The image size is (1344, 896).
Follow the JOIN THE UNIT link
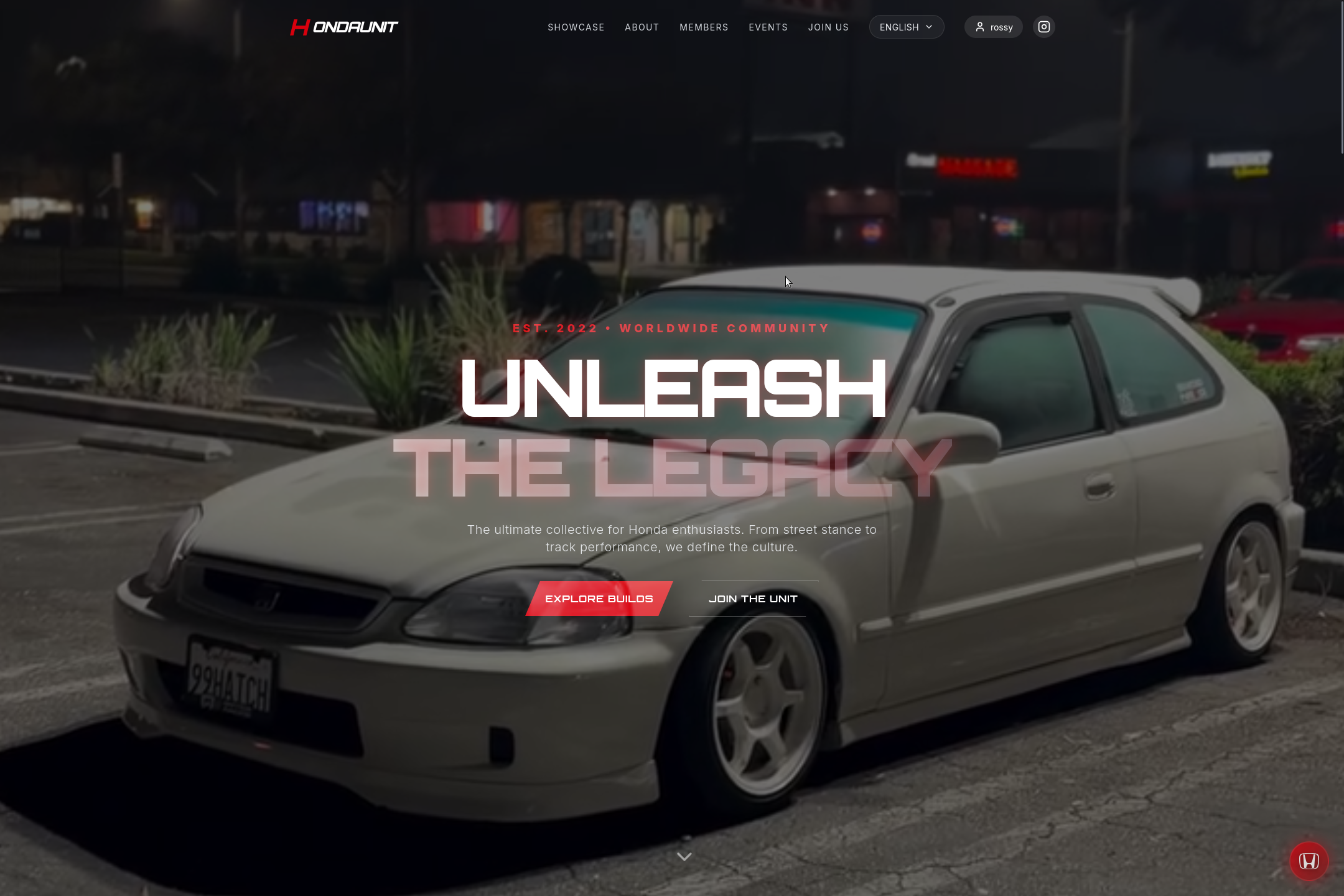(x=753, y=598)
